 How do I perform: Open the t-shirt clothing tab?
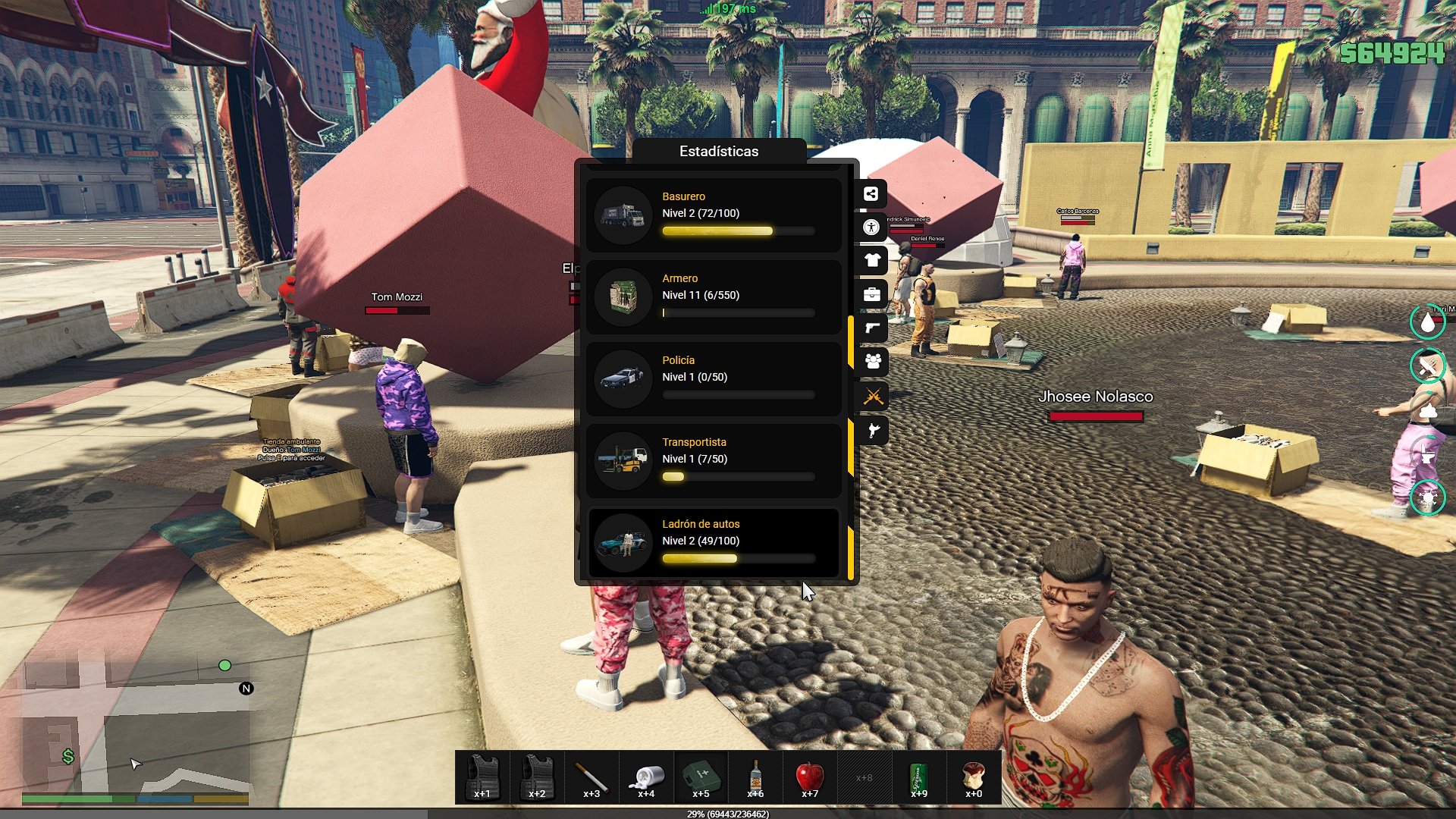(x=872, y=261)
